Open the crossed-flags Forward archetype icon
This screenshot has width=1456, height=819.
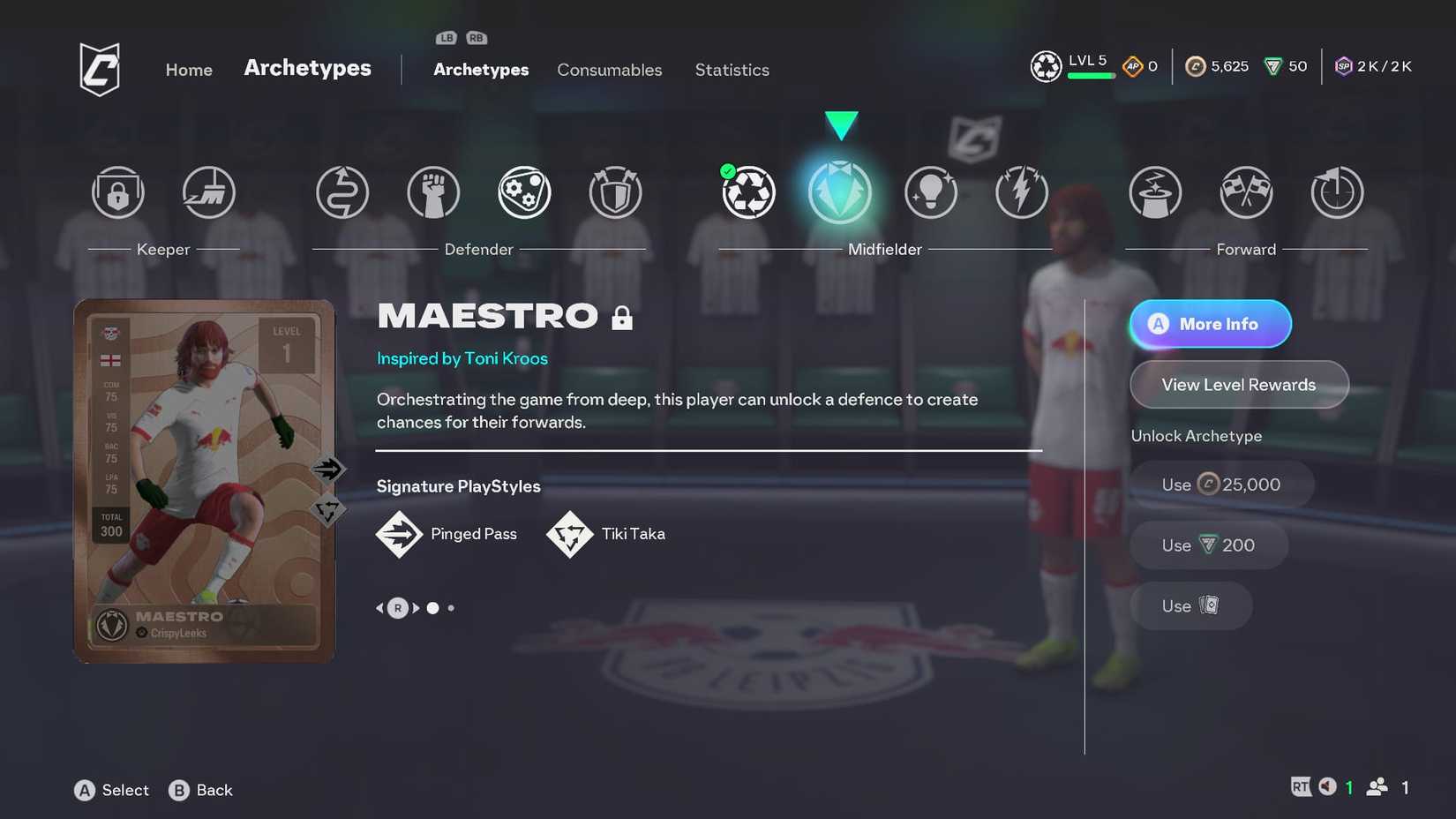1246,192
